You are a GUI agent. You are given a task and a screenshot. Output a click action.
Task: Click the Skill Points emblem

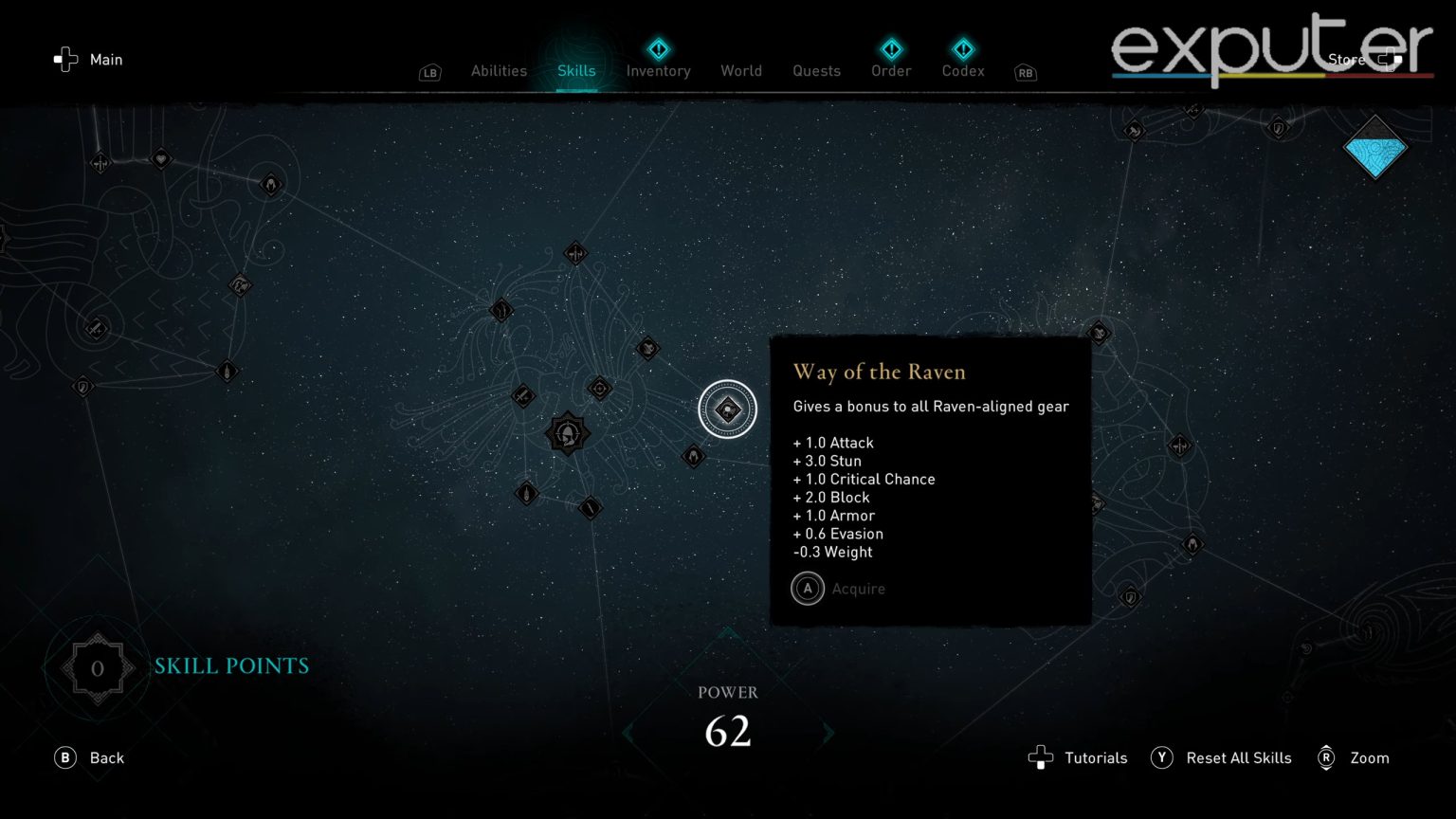coord(97,667)
